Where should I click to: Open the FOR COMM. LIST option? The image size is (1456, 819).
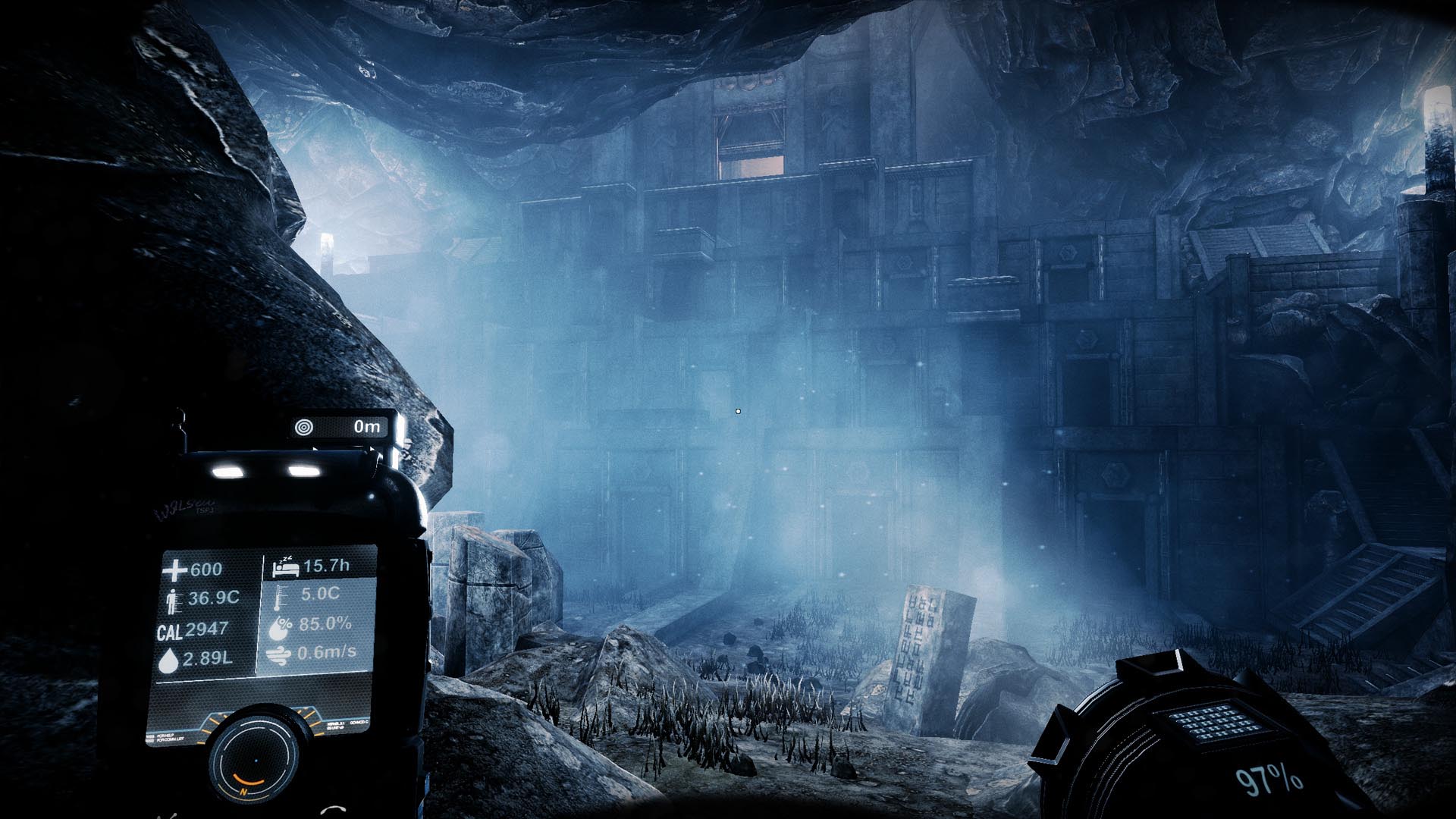point(171,741)
